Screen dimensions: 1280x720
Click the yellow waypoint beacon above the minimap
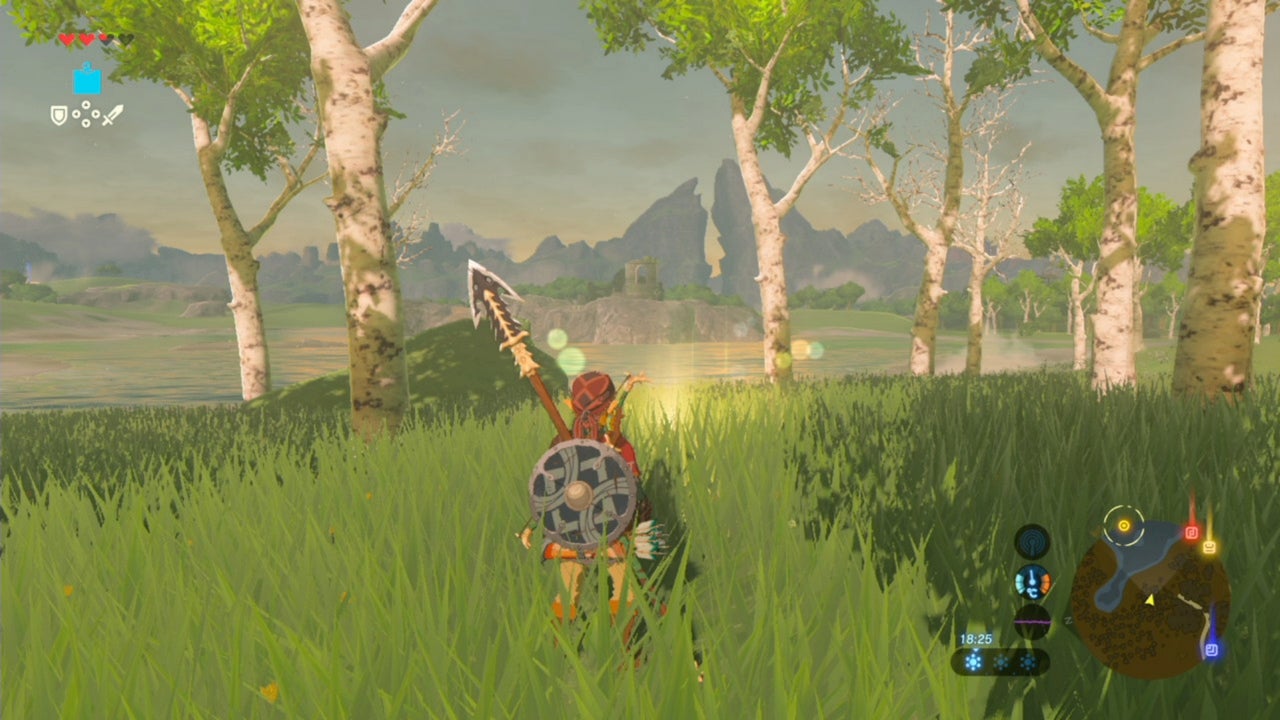[1125, 524]
